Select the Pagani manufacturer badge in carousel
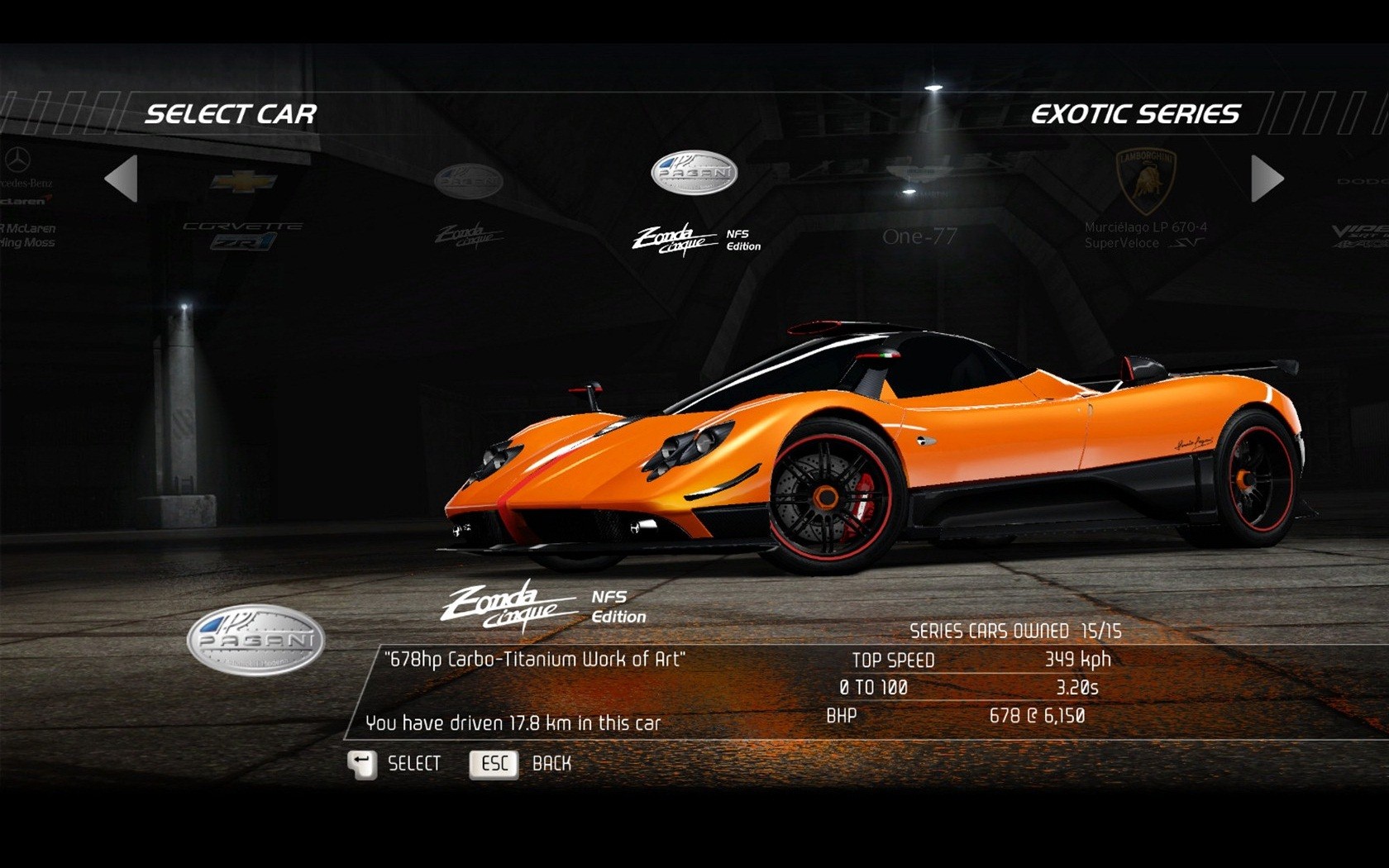The height and width of the screenshot is (868, 1389). pos(693,171)
